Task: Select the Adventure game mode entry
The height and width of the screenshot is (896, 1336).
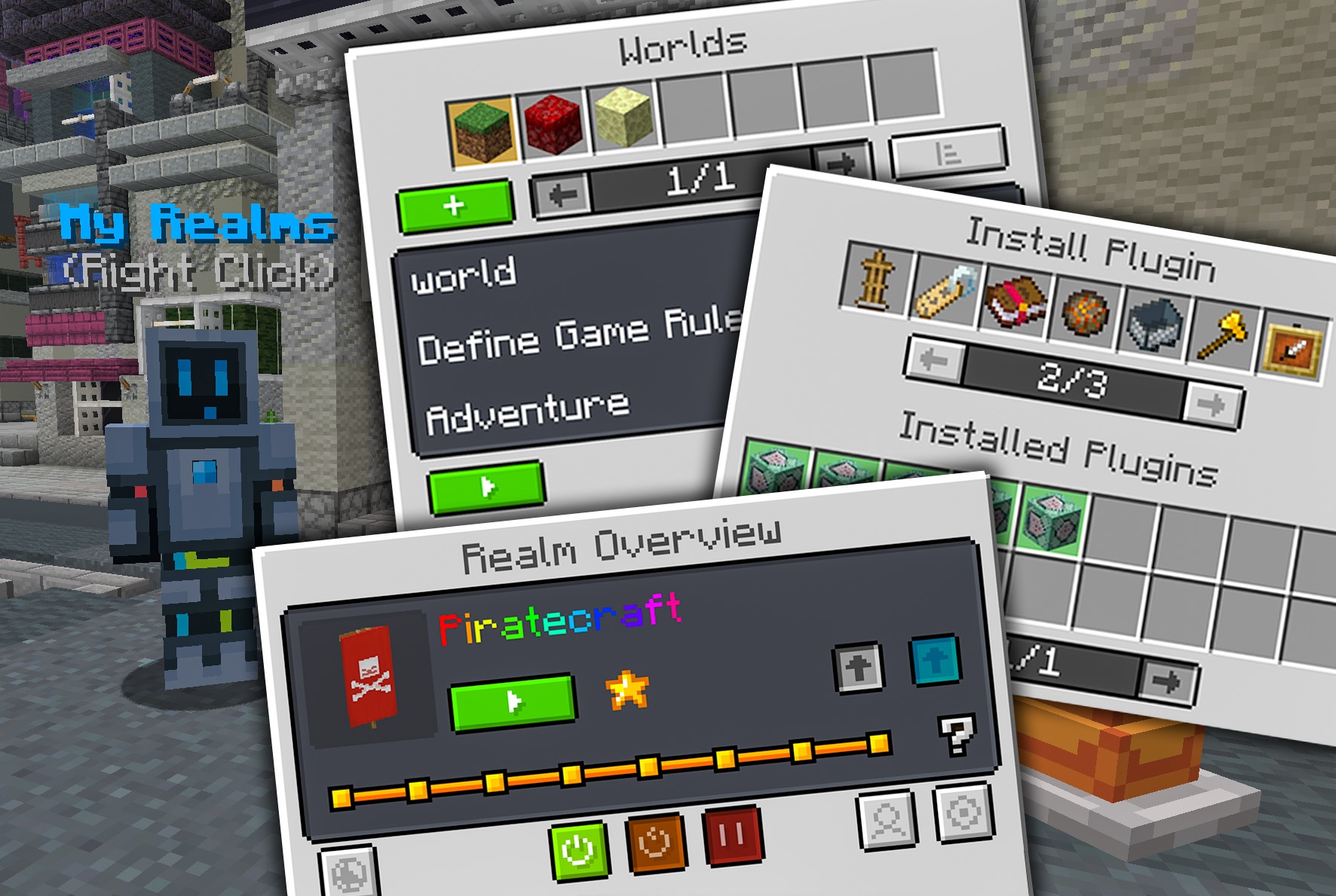Action: pos(528,412)
